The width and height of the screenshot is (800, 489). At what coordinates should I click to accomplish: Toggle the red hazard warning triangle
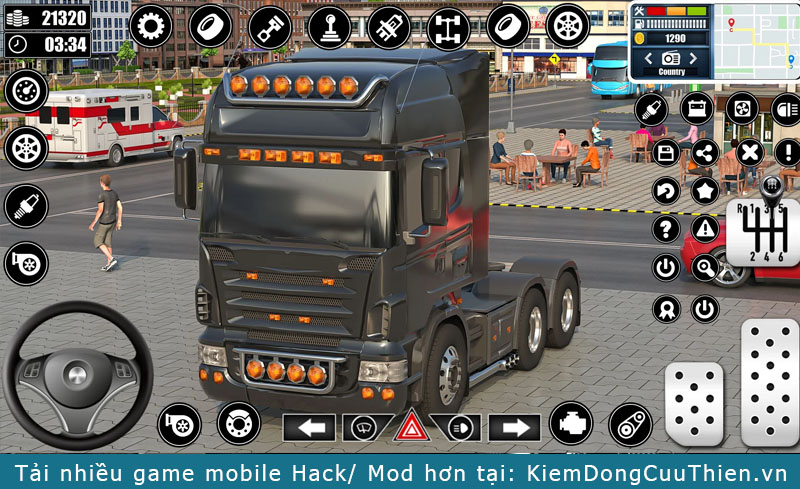(x=411, y=428)
